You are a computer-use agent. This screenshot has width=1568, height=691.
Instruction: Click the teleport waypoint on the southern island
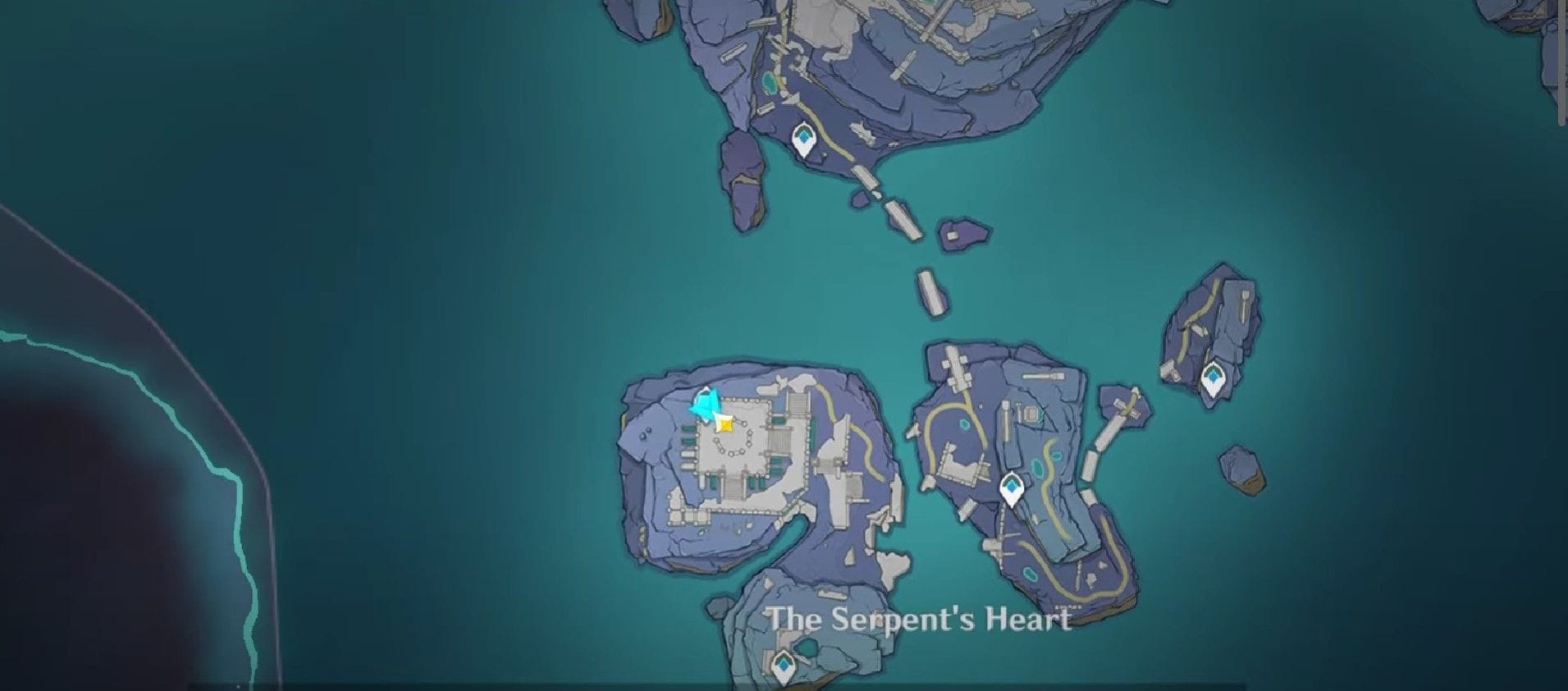(784, 666)
